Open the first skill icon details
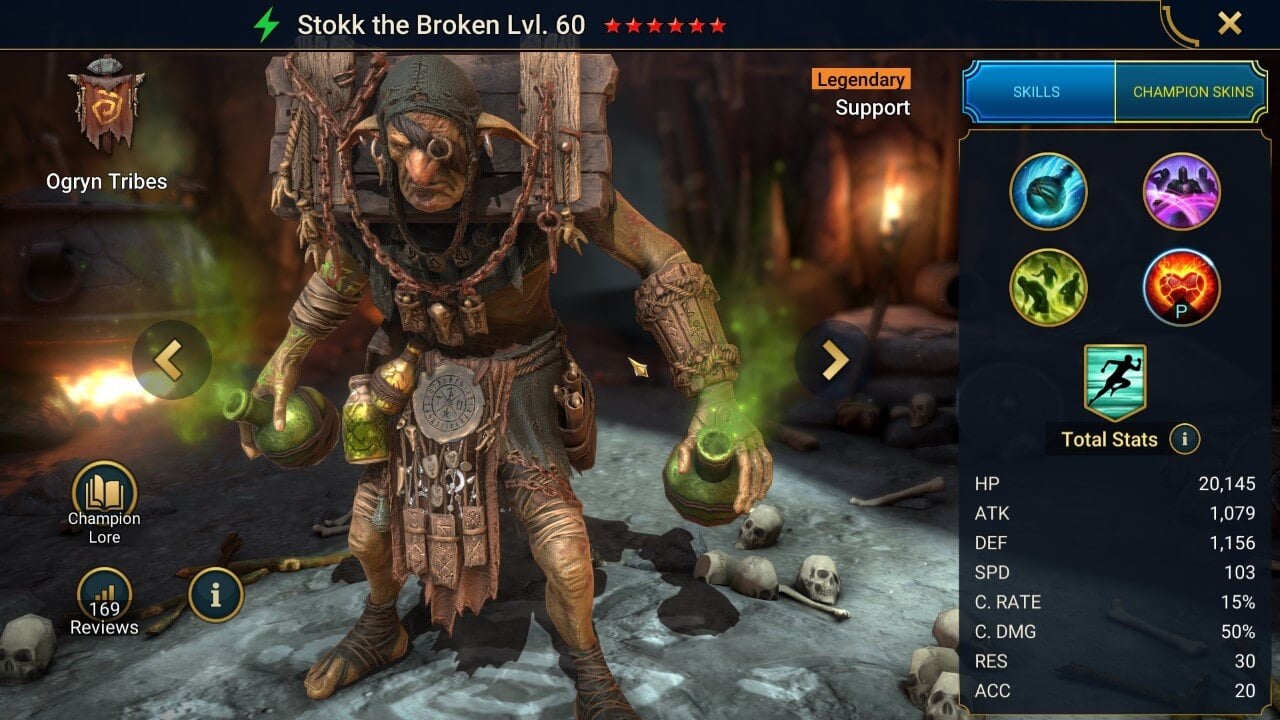 [1048, 192]
